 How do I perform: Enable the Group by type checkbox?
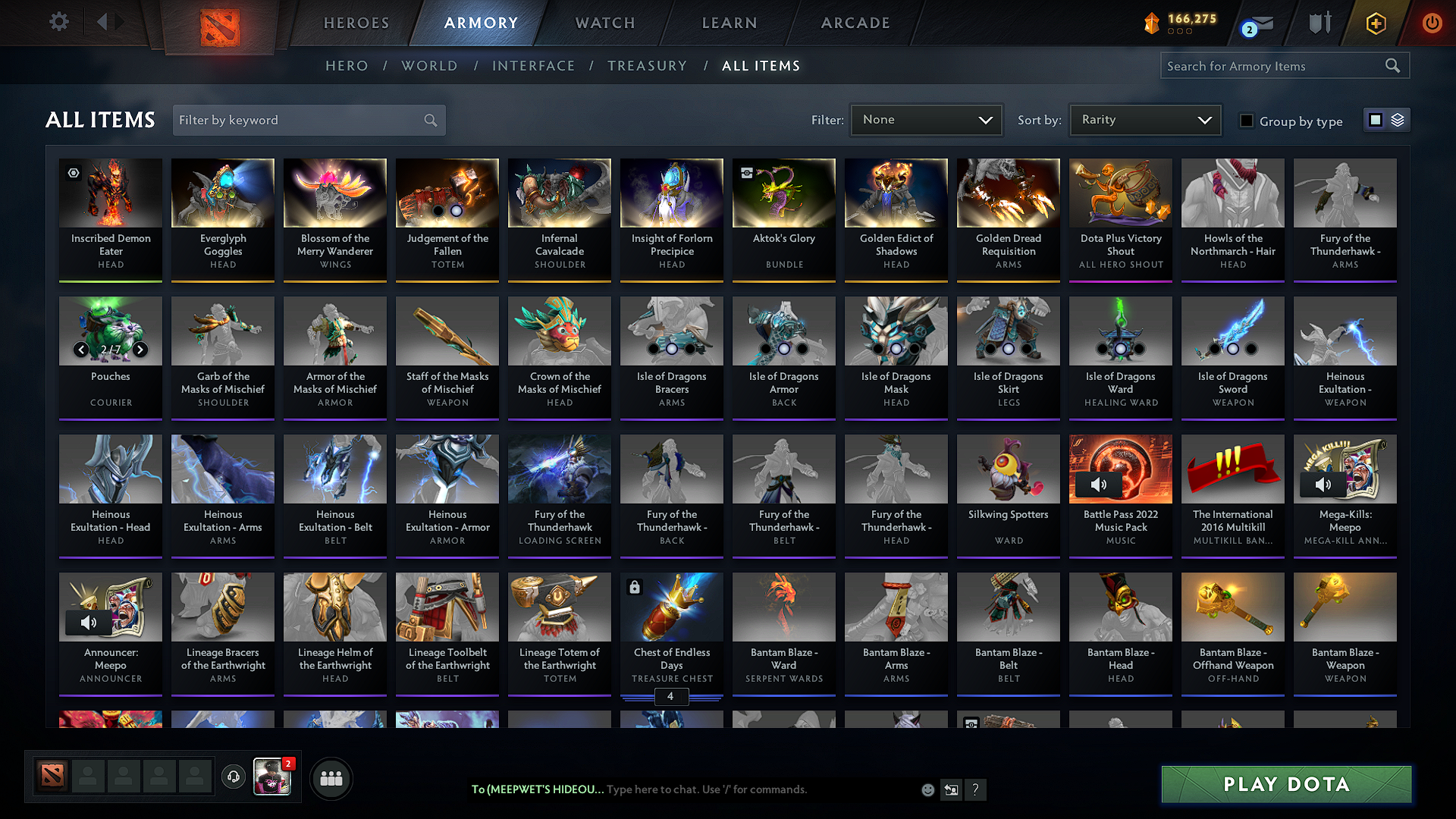point(1247,120)
